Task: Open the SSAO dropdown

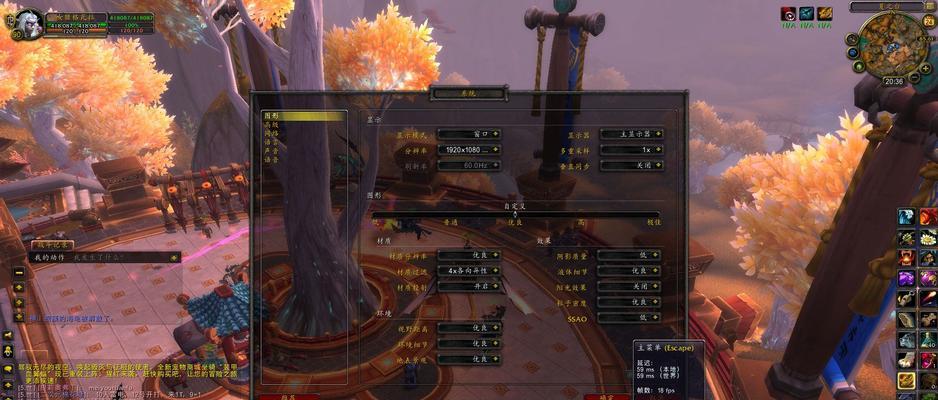Action: tap(632, 317)
